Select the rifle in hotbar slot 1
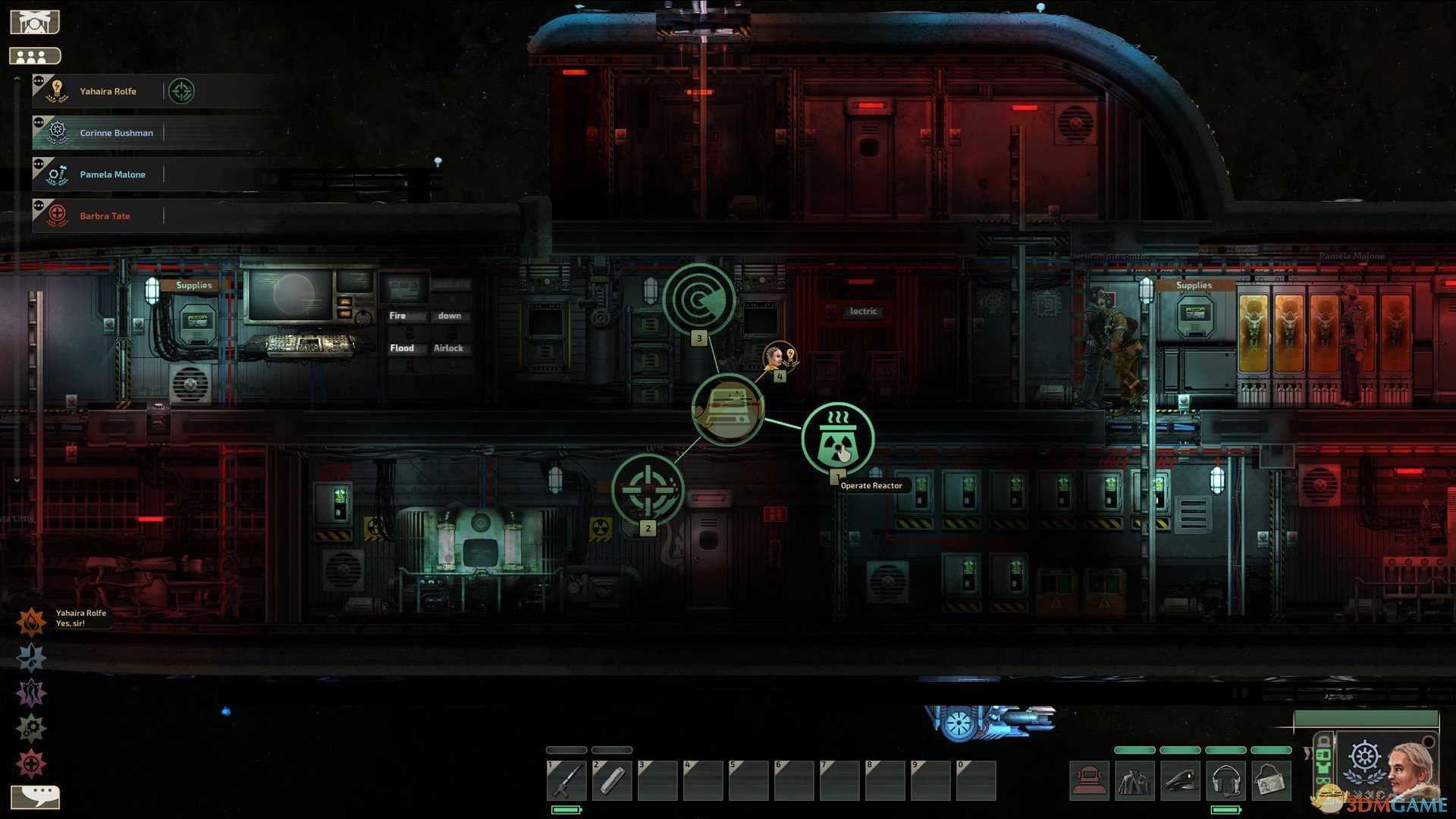 click(x=566, y=780)
